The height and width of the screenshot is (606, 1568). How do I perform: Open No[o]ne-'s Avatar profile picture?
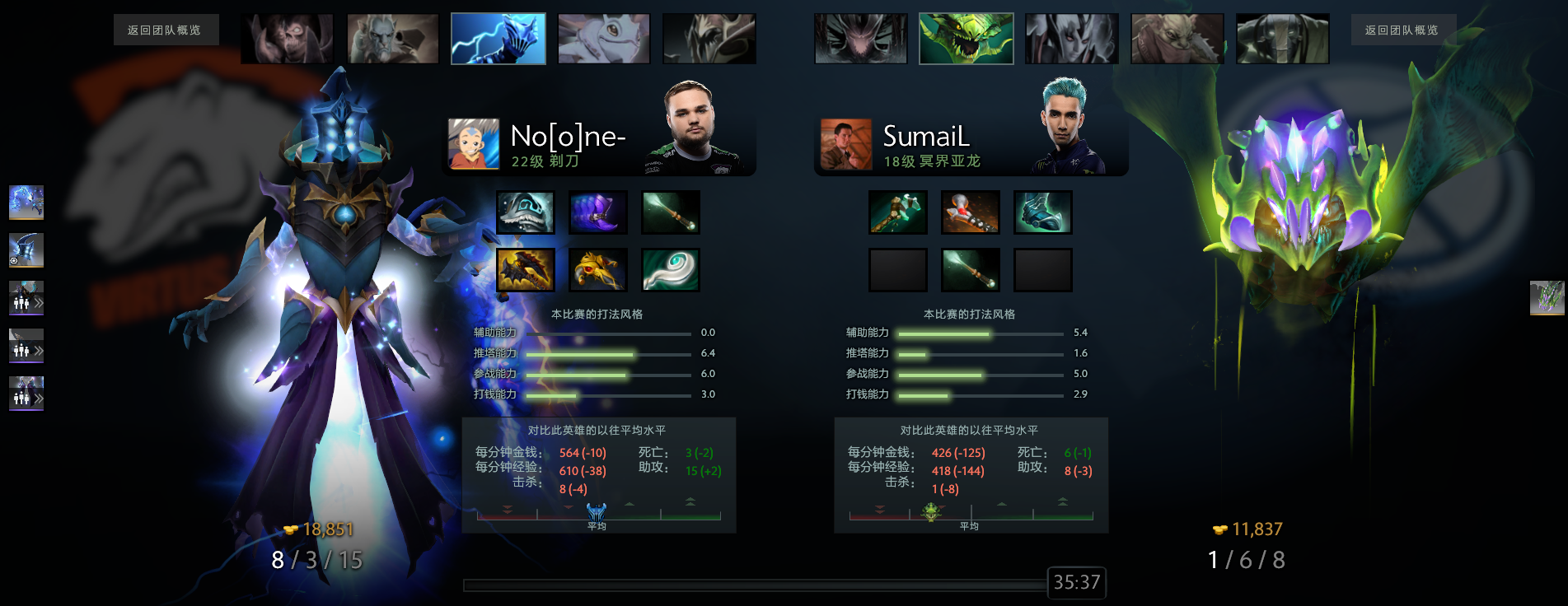pyautogui.click(x=473, y=144)
